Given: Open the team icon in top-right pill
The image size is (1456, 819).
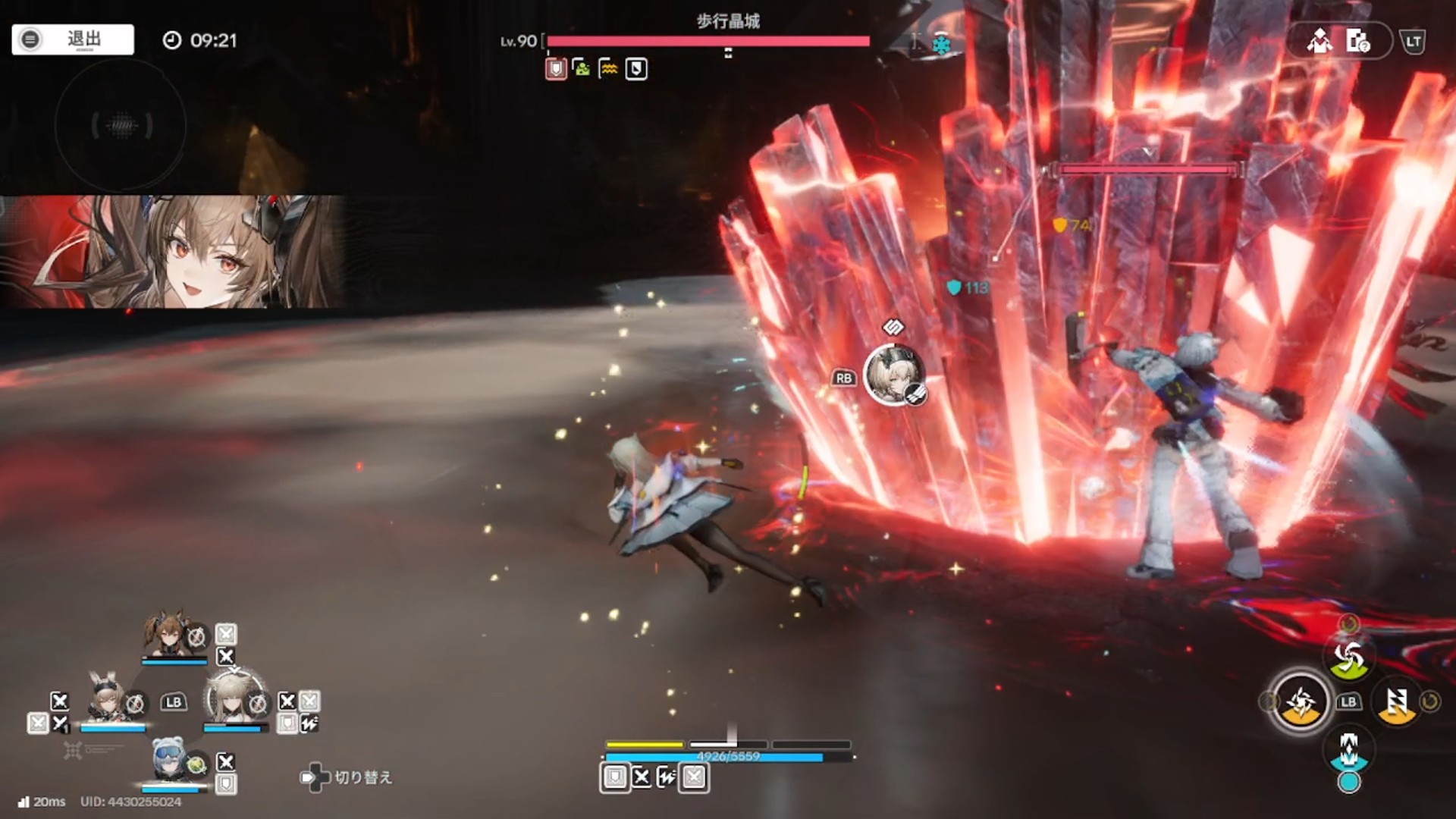Looking at the screenshot, I should pyautogui.click(x=1319, y=41).
